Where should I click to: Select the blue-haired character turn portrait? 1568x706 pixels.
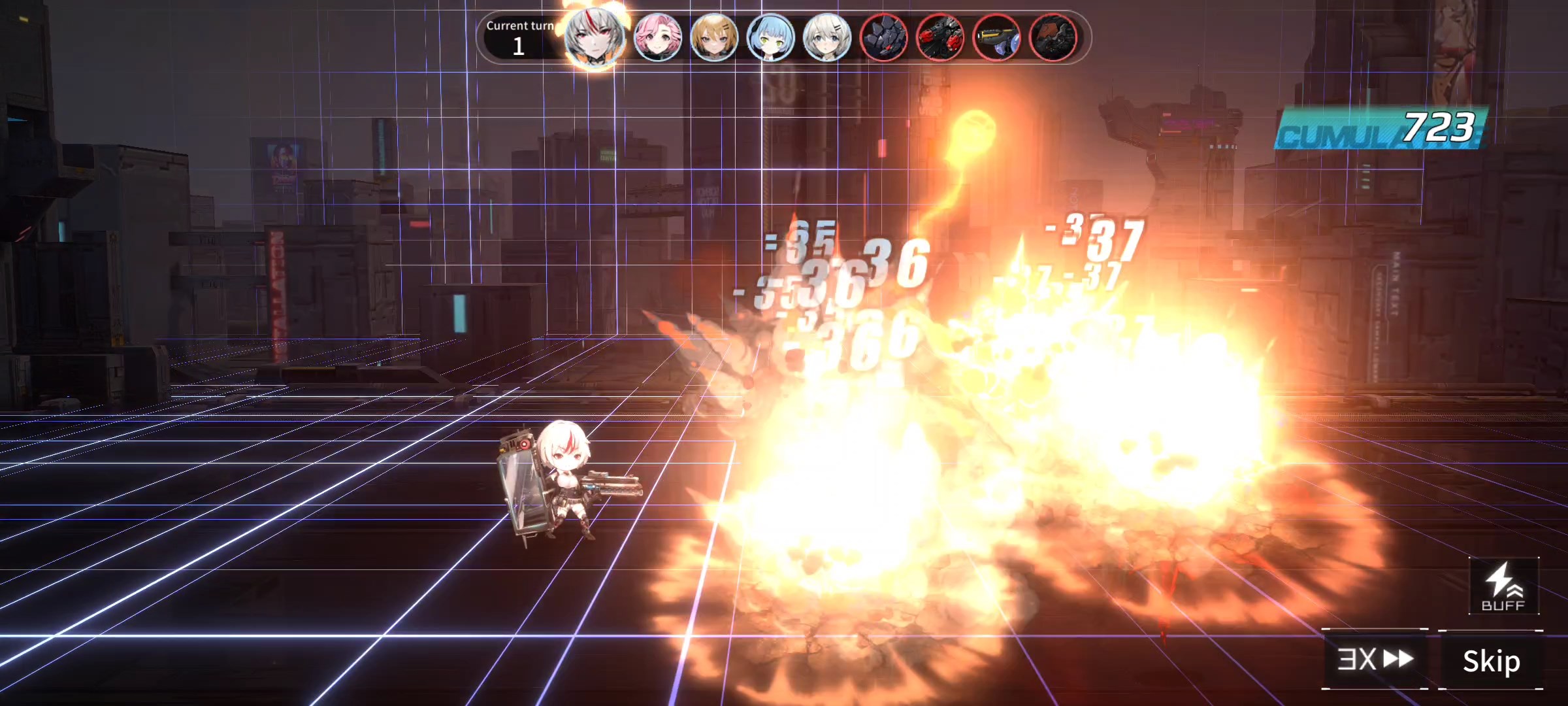coord(770,38)
